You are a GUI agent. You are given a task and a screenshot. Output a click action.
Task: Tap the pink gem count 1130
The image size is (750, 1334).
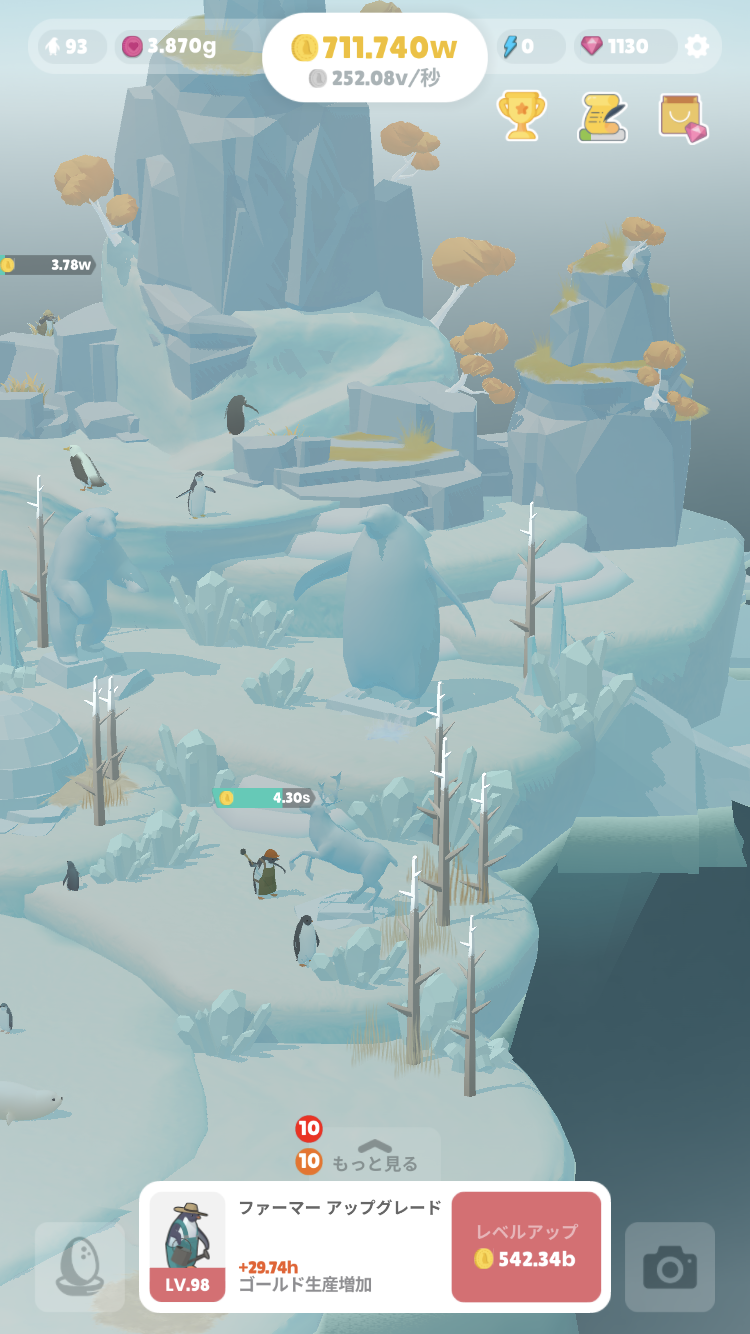(616, 46)
